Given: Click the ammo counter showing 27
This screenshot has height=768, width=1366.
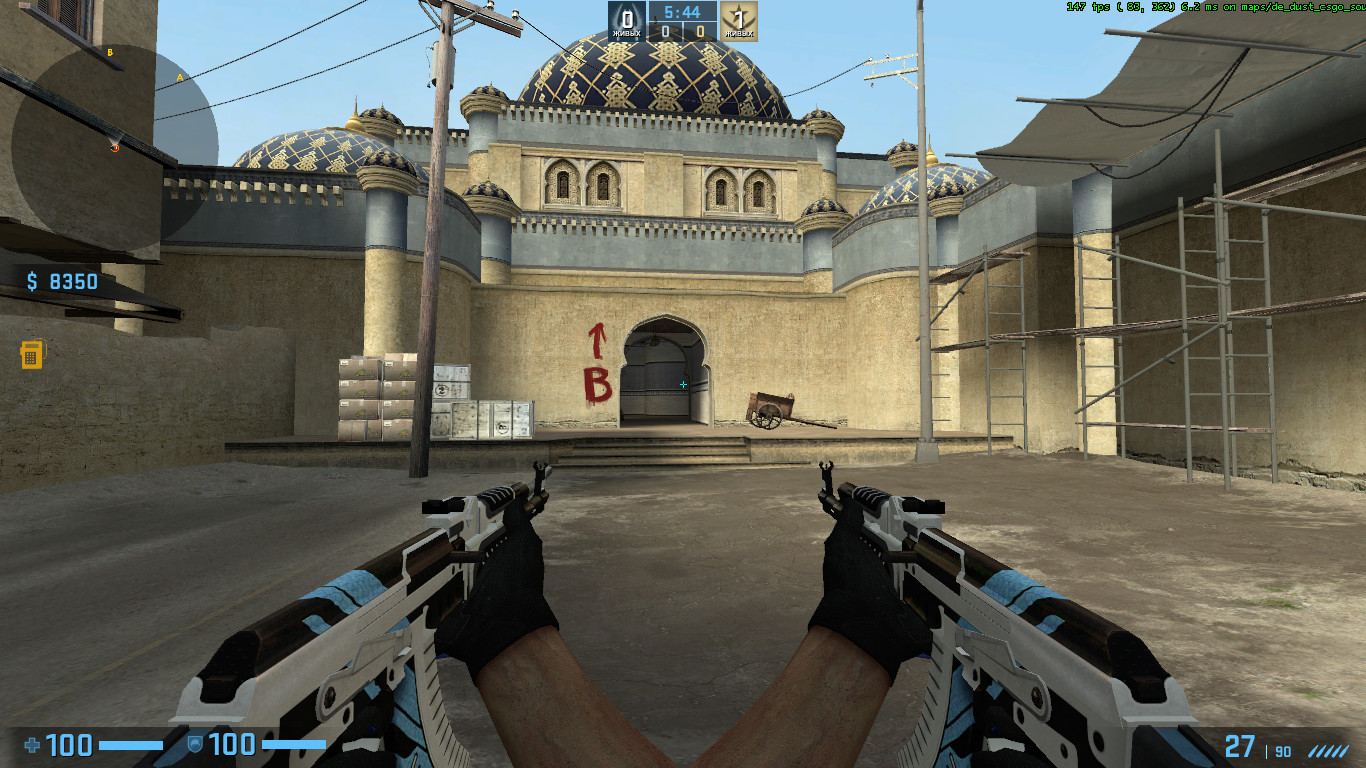Looking at the screenshot, I should [1238, 747].
